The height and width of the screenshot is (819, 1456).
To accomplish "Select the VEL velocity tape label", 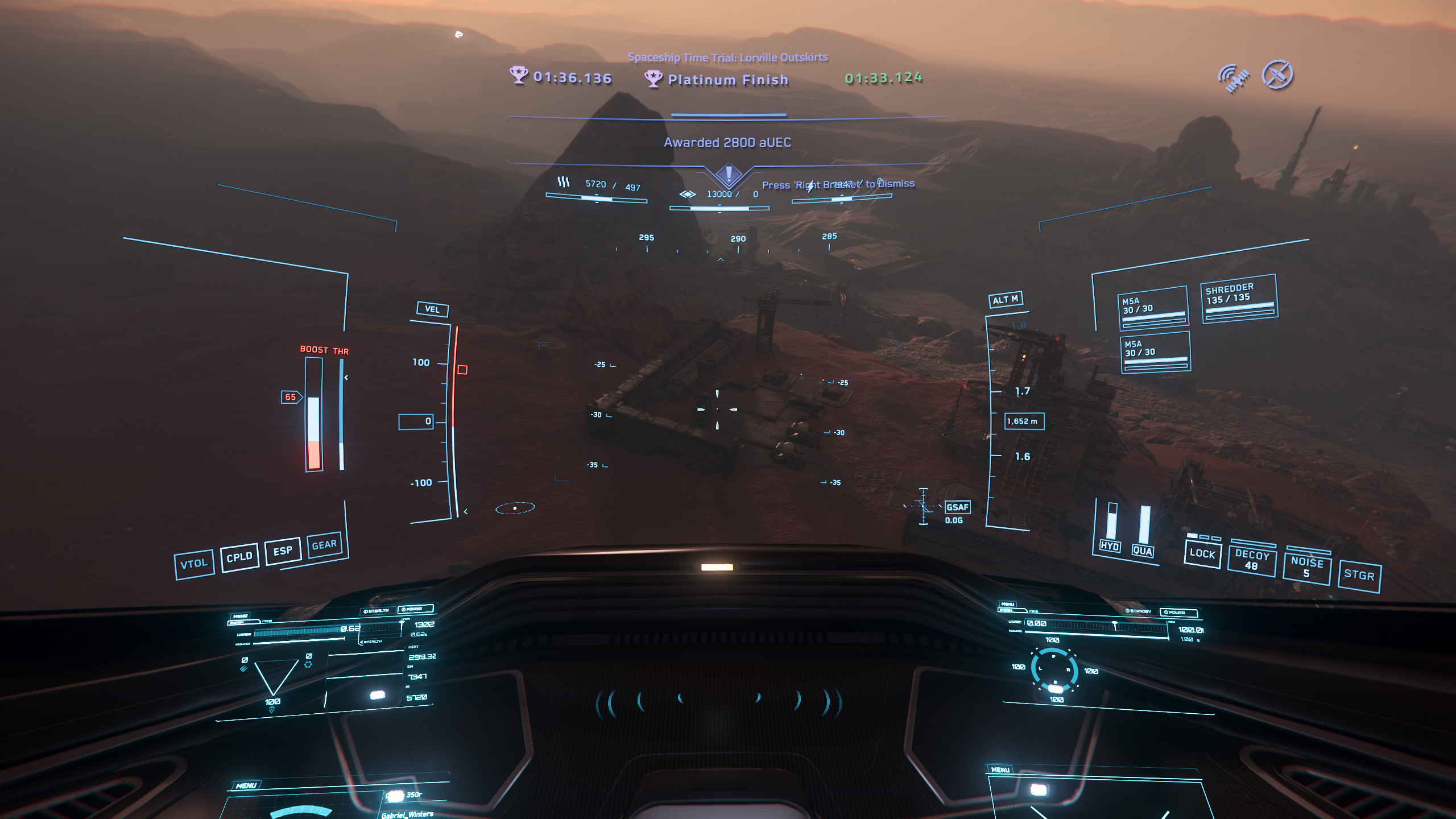I will 432,309.
